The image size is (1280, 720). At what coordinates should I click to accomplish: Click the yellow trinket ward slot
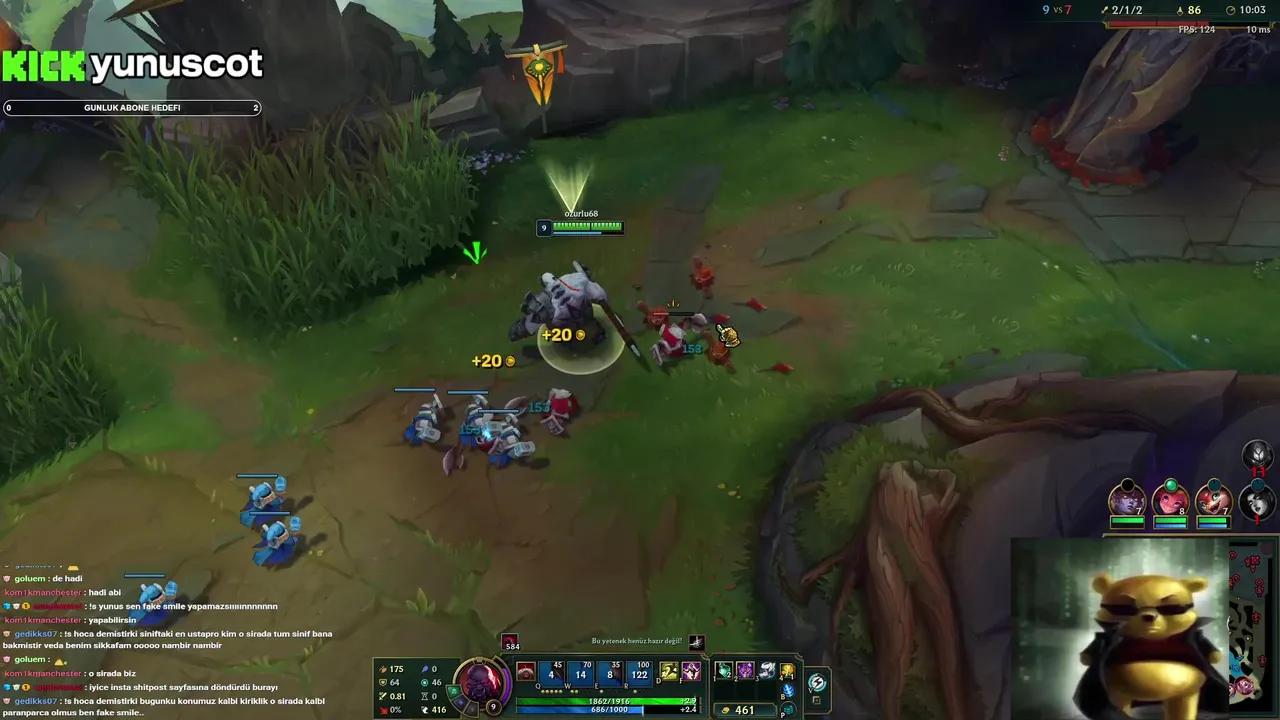tap(788, 671)
